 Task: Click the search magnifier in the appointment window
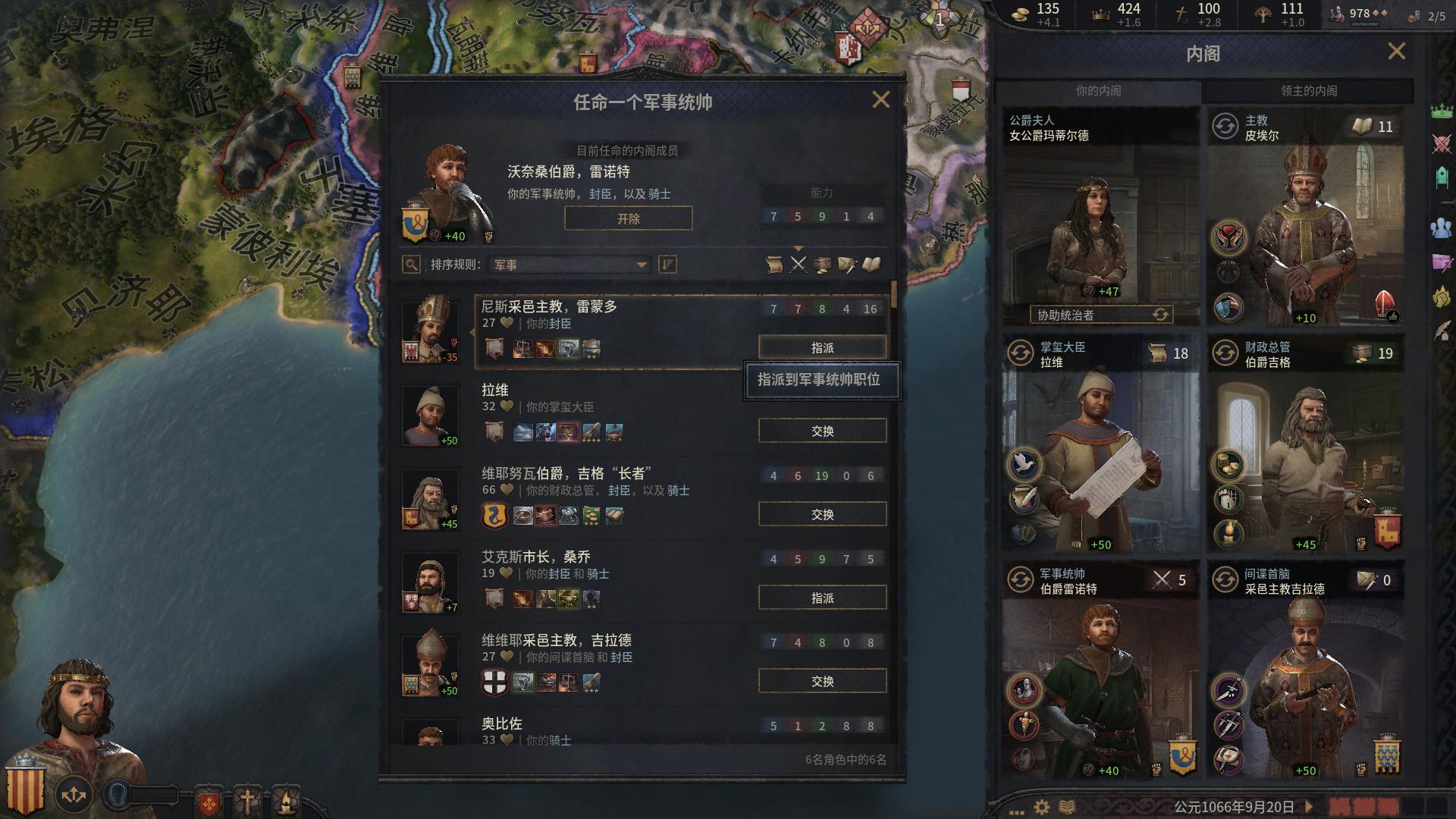(x=410, y=265)
